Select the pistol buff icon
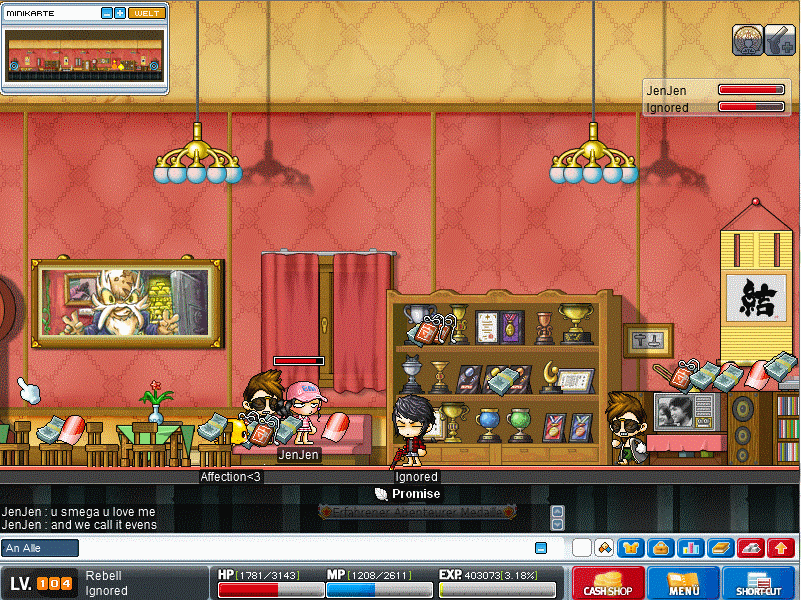Viewport: 801px width, 600px height. [780, 39]
